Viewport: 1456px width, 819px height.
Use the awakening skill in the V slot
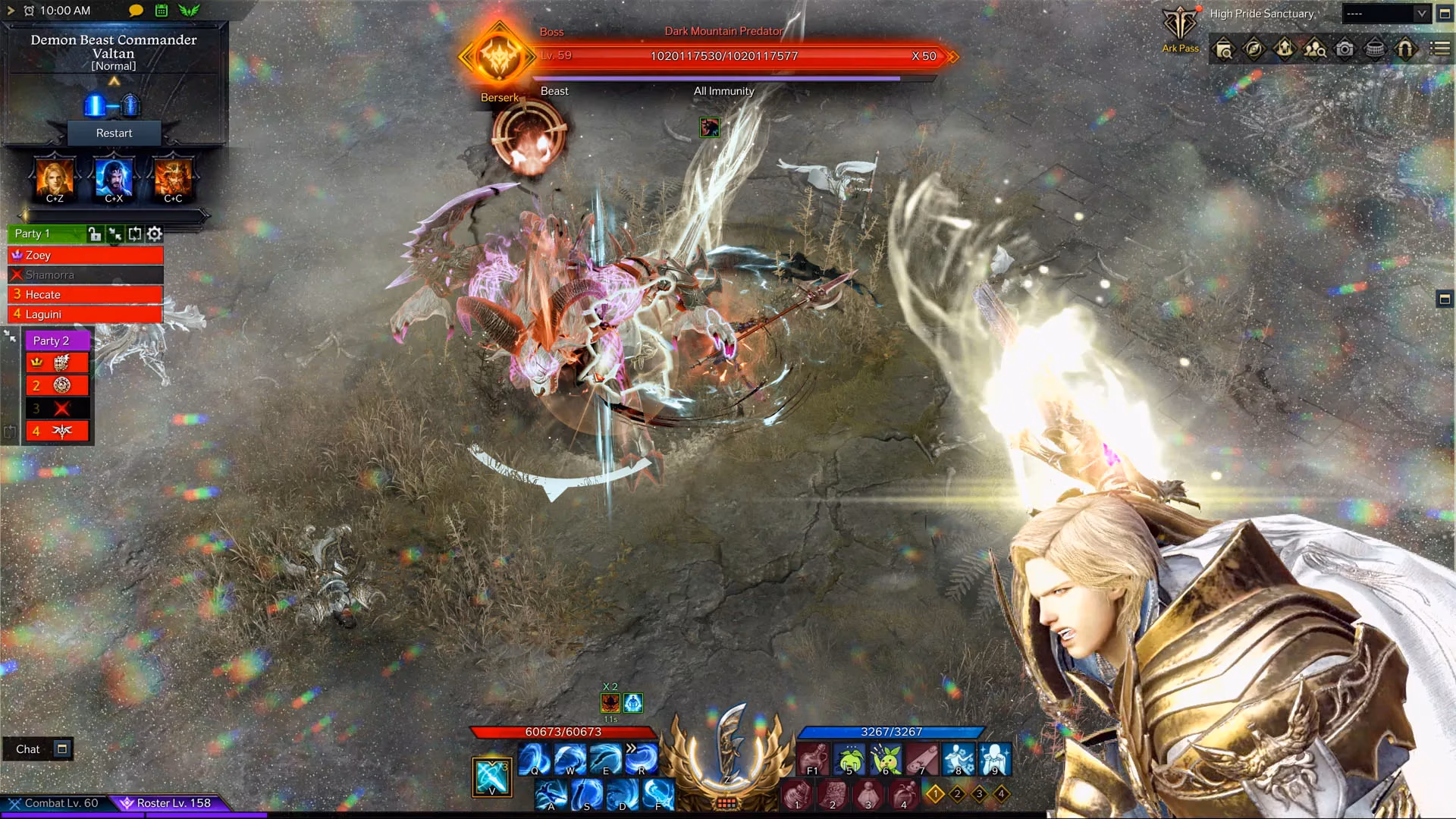[x=491, y=777]
